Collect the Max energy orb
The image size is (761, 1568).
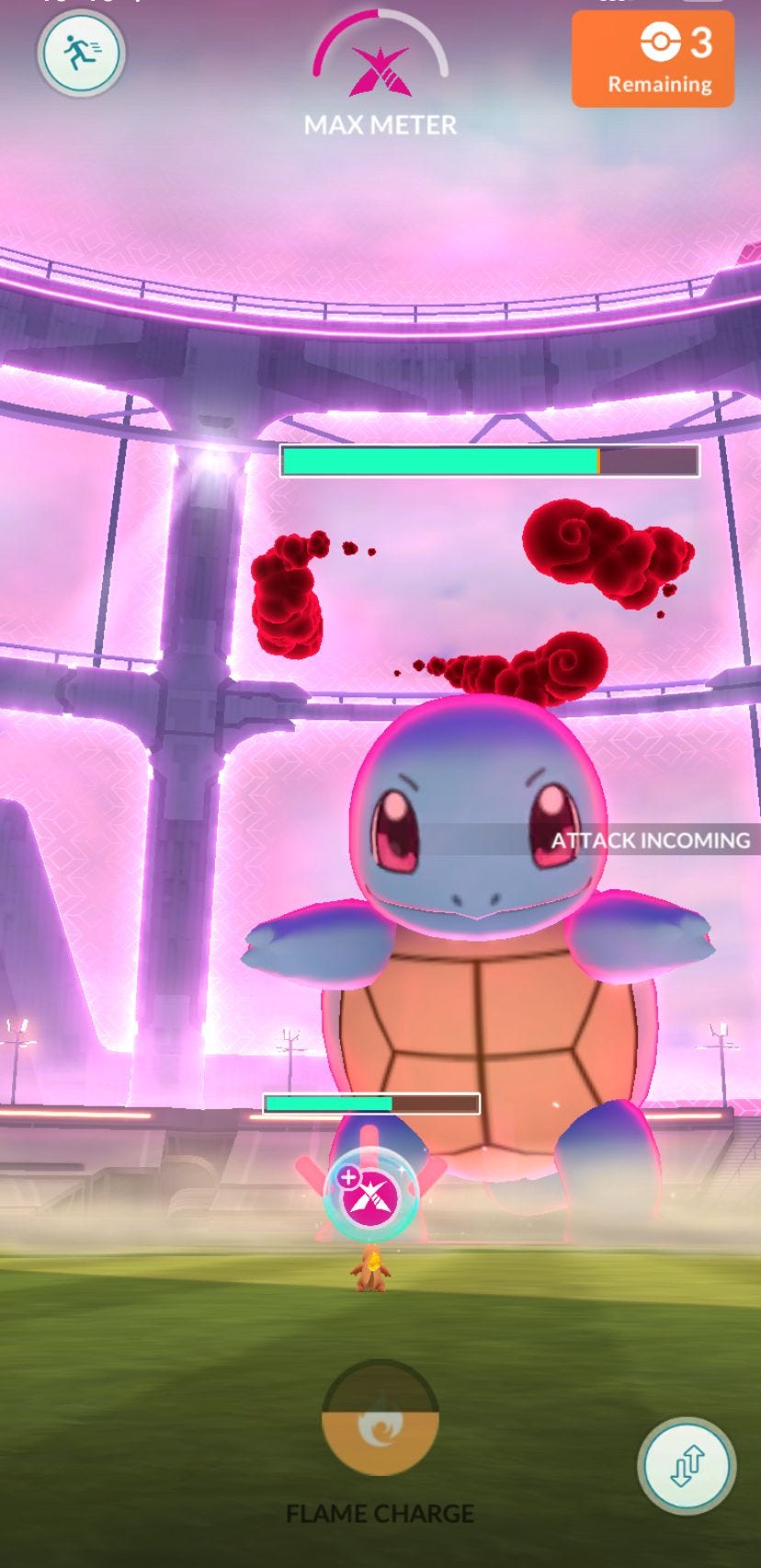[x=372, y=1194]
